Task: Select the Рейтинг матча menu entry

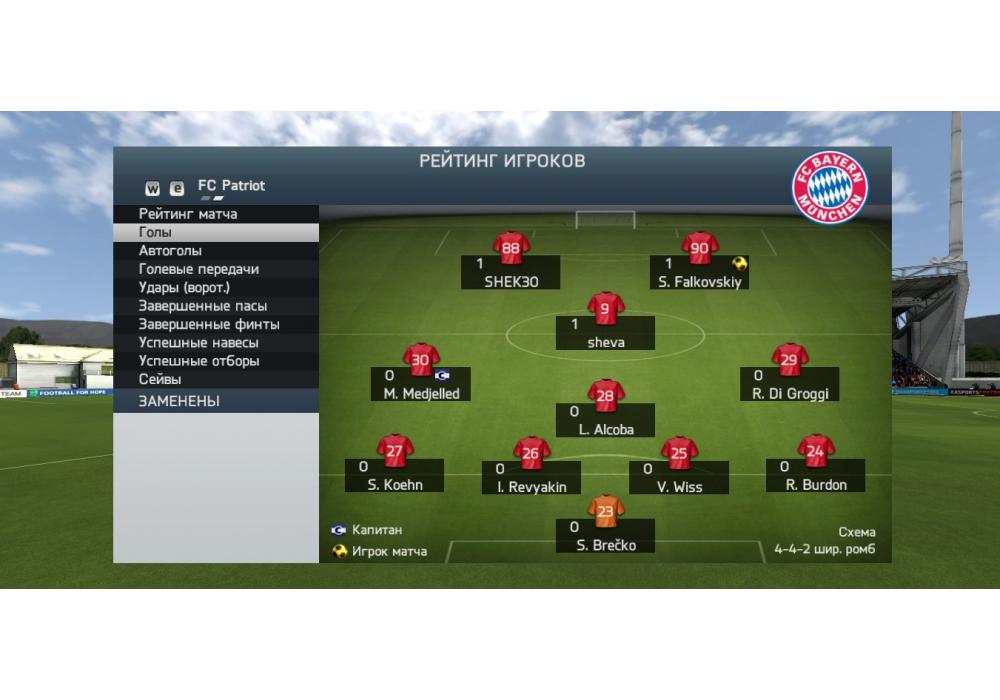Action: pyautogui.click(x=188, y=214)
